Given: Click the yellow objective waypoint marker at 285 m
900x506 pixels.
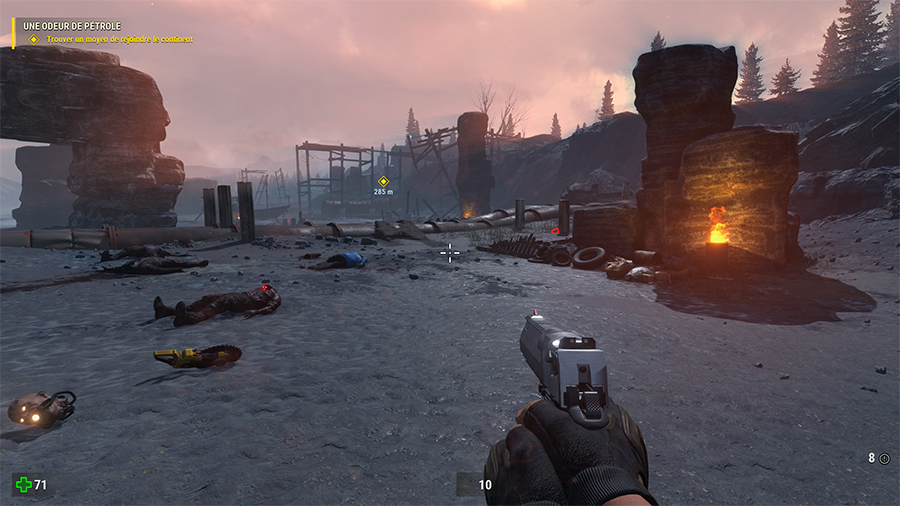Looking at the screenshot, I should click(x=383, y=181).
